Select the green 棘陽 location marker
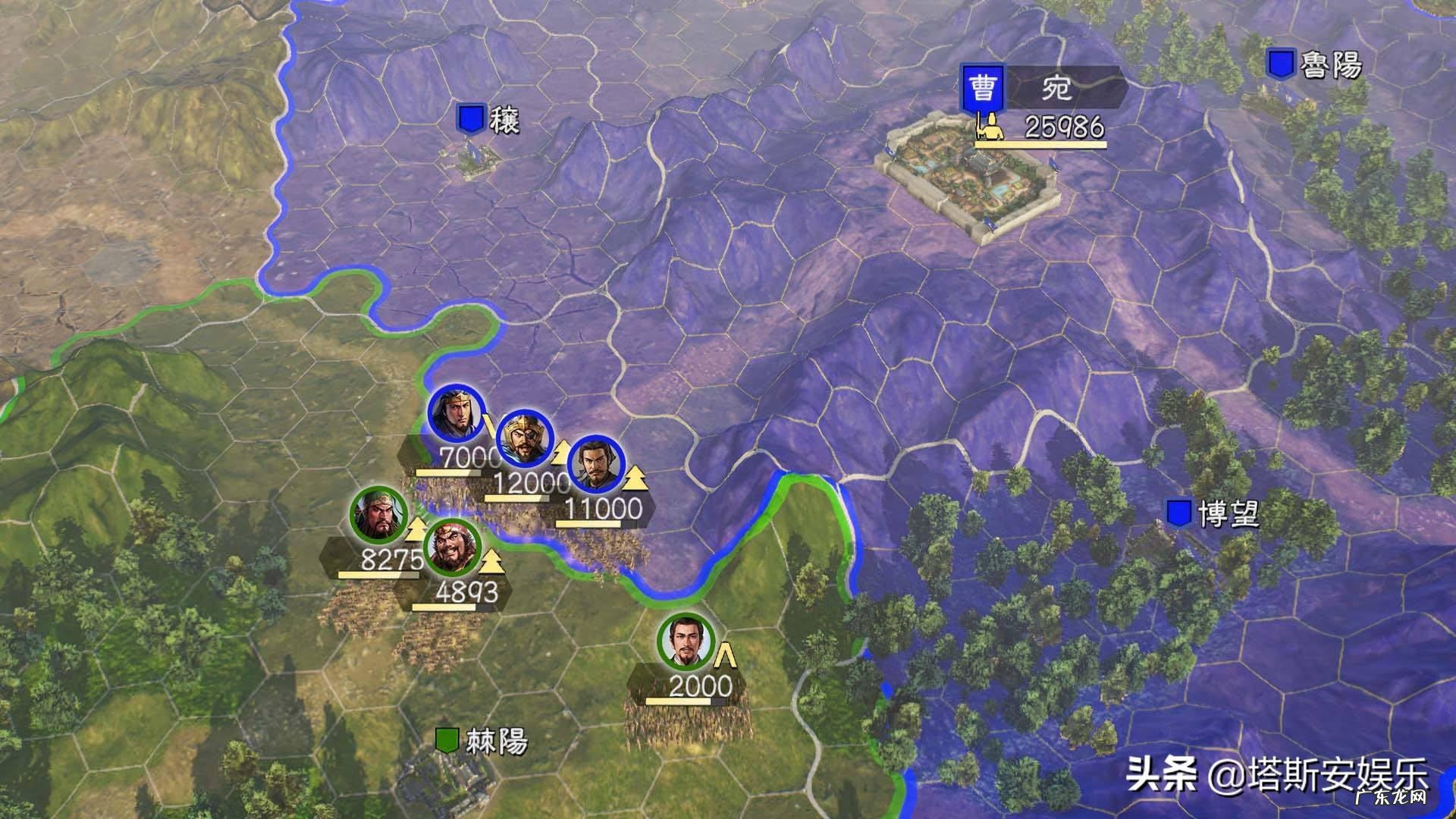Viewport: 1456px width, 819px height. pyautogui.click(x=447, y=740)
